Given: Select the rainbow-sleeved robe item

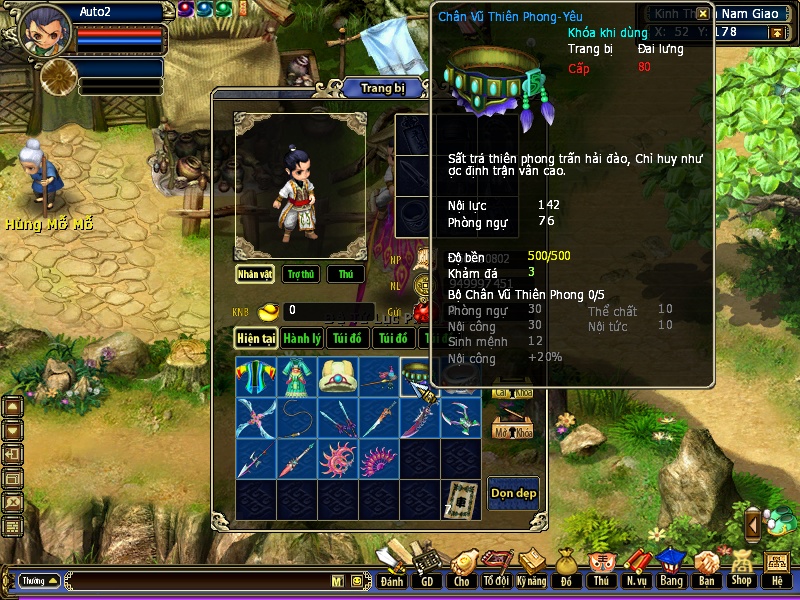Looking at the screenshot, I should coord(256,376).
